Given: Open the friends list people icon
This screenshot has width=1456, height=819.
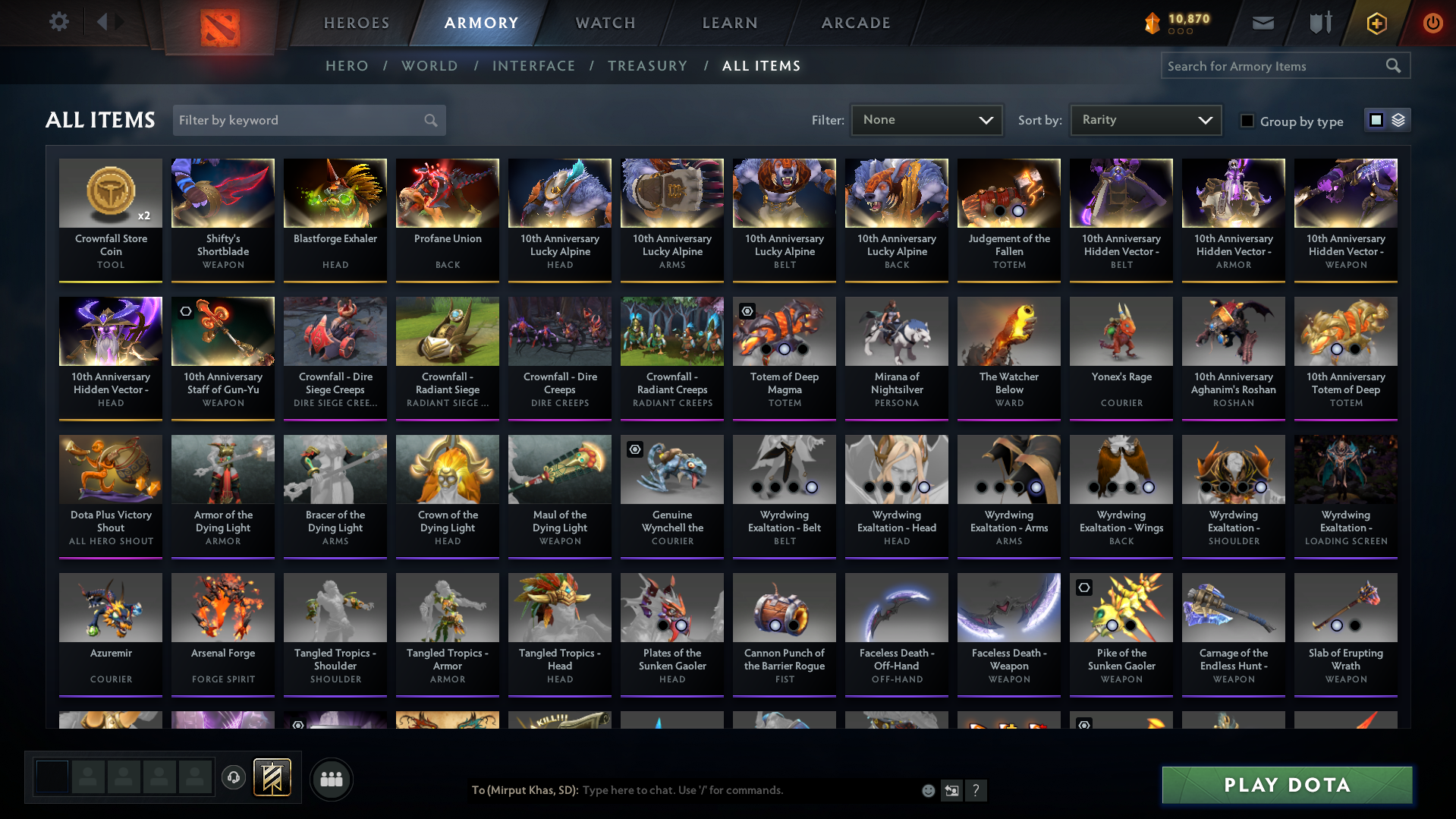Looking at the screenshot, I should [331, 779].
